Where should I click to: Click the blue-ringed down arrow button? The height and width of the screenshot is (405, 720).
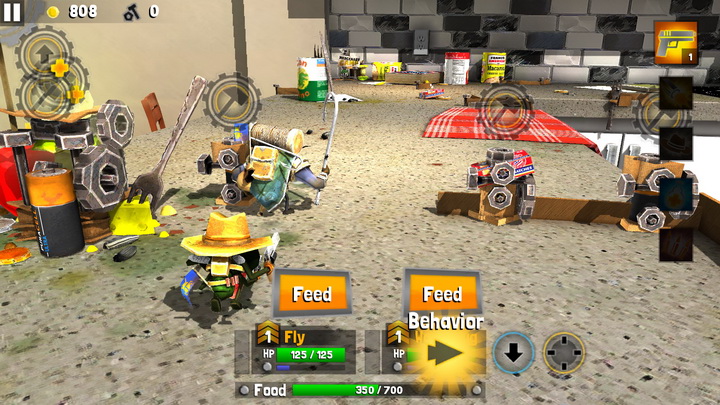click(514, 353)
